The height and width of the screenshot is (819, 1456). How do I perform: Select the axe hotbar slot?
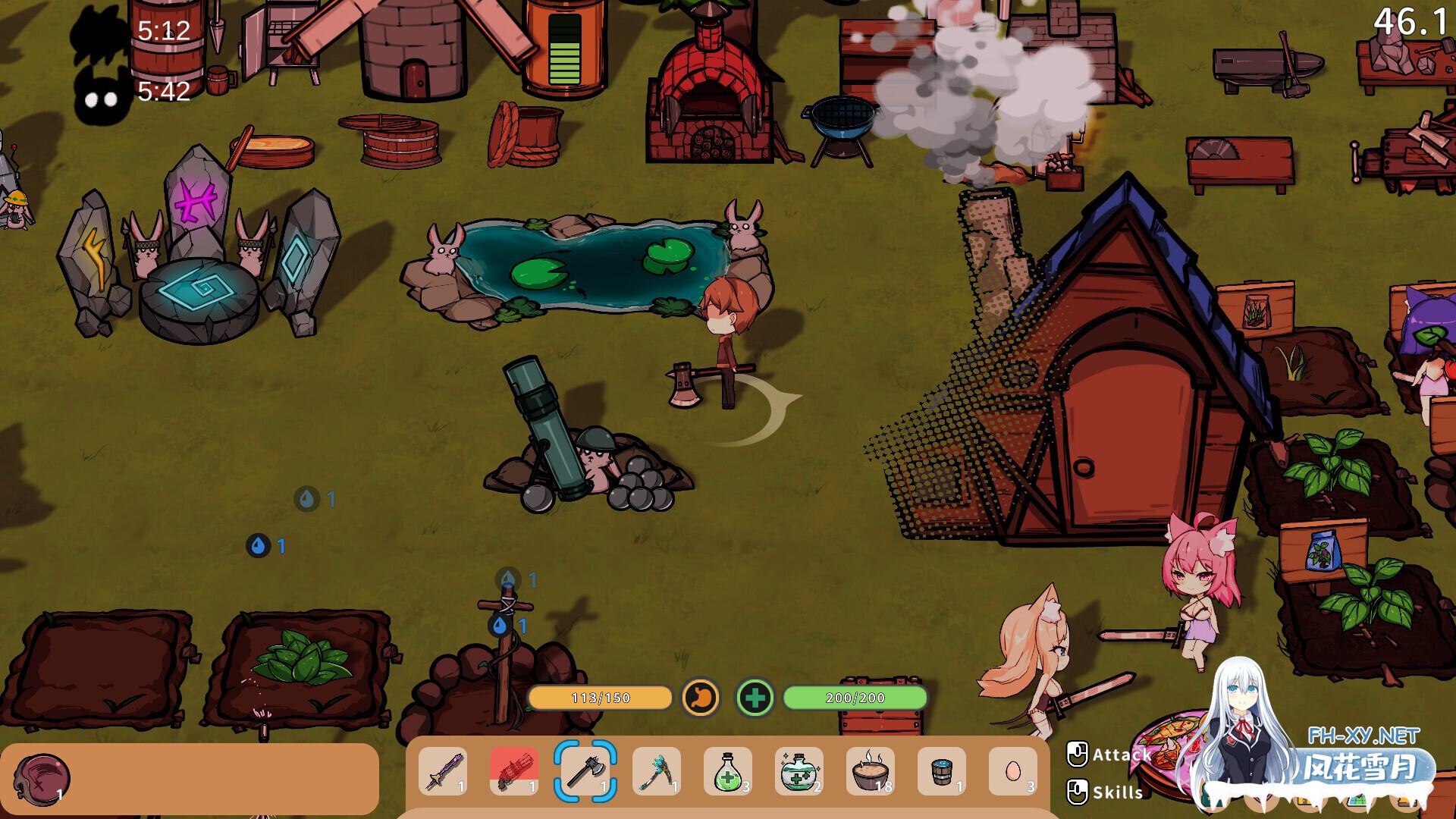tap(585, 771)
